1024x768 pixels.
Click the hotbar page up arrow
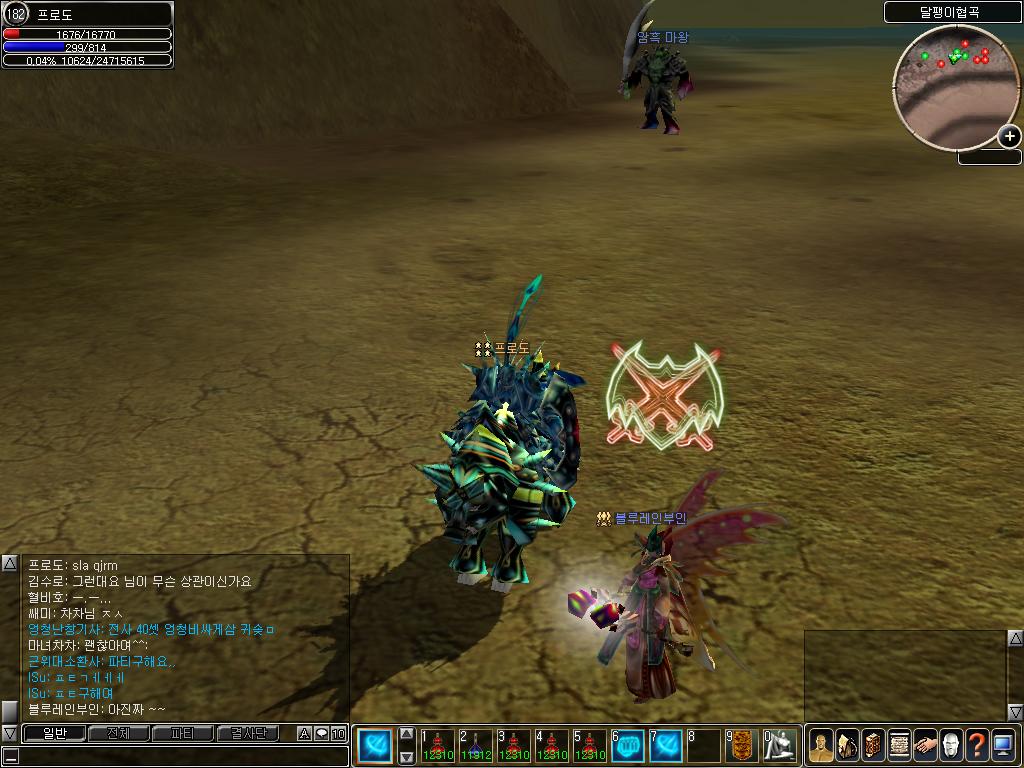[407, 733]
